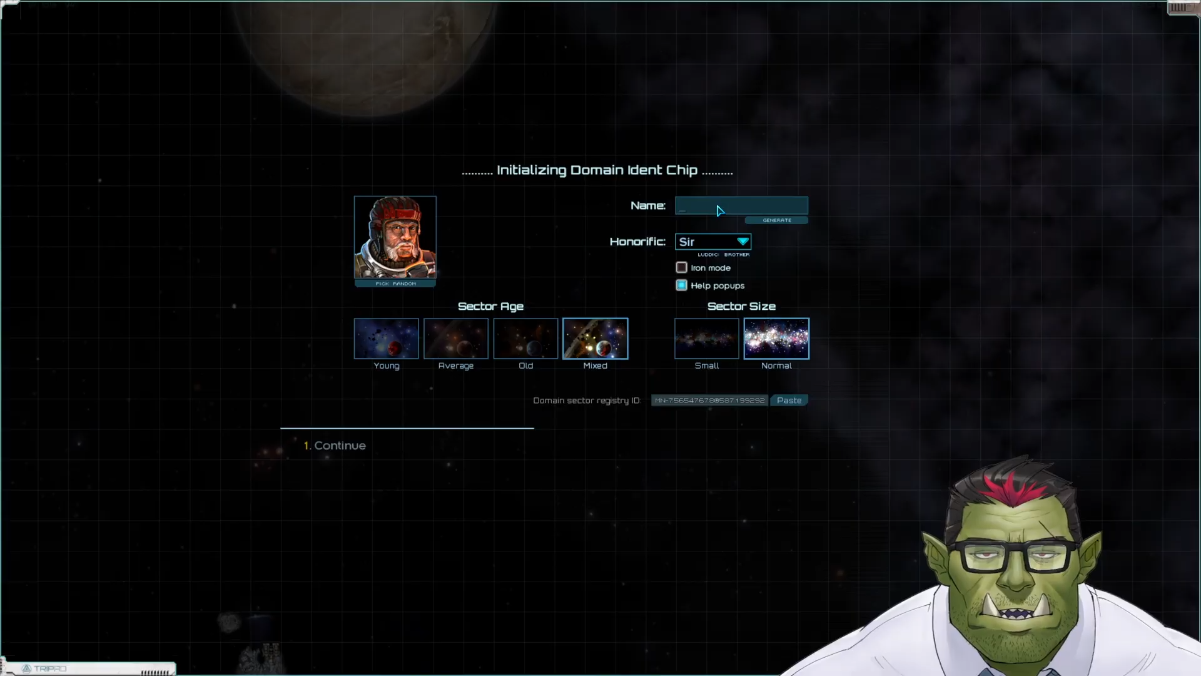Select the character portrait image
Viewport: 1201px width, 676px height.
click(x=395, y=237)
